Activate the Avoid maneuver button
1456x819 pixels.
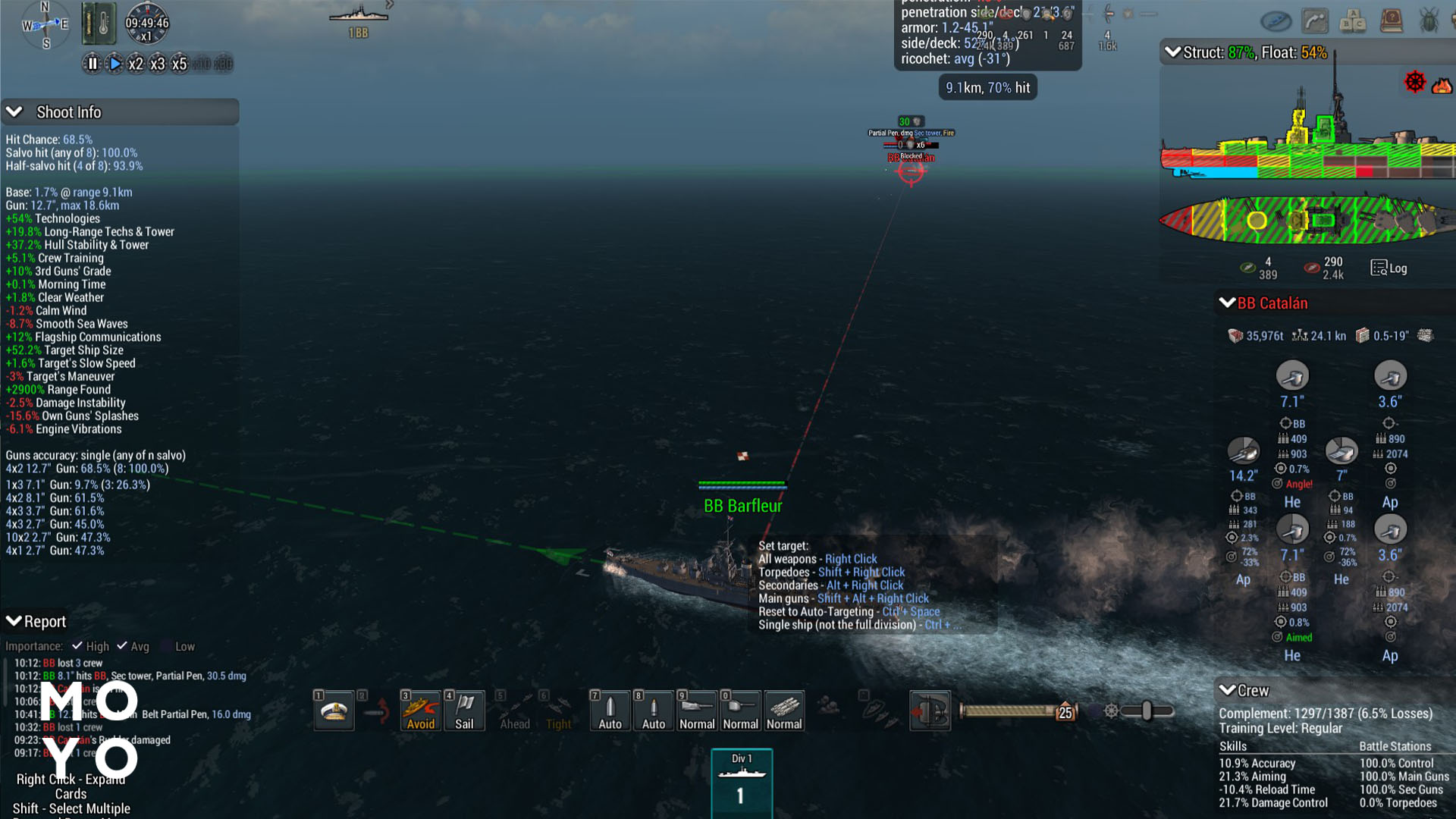tap(420, 711)
